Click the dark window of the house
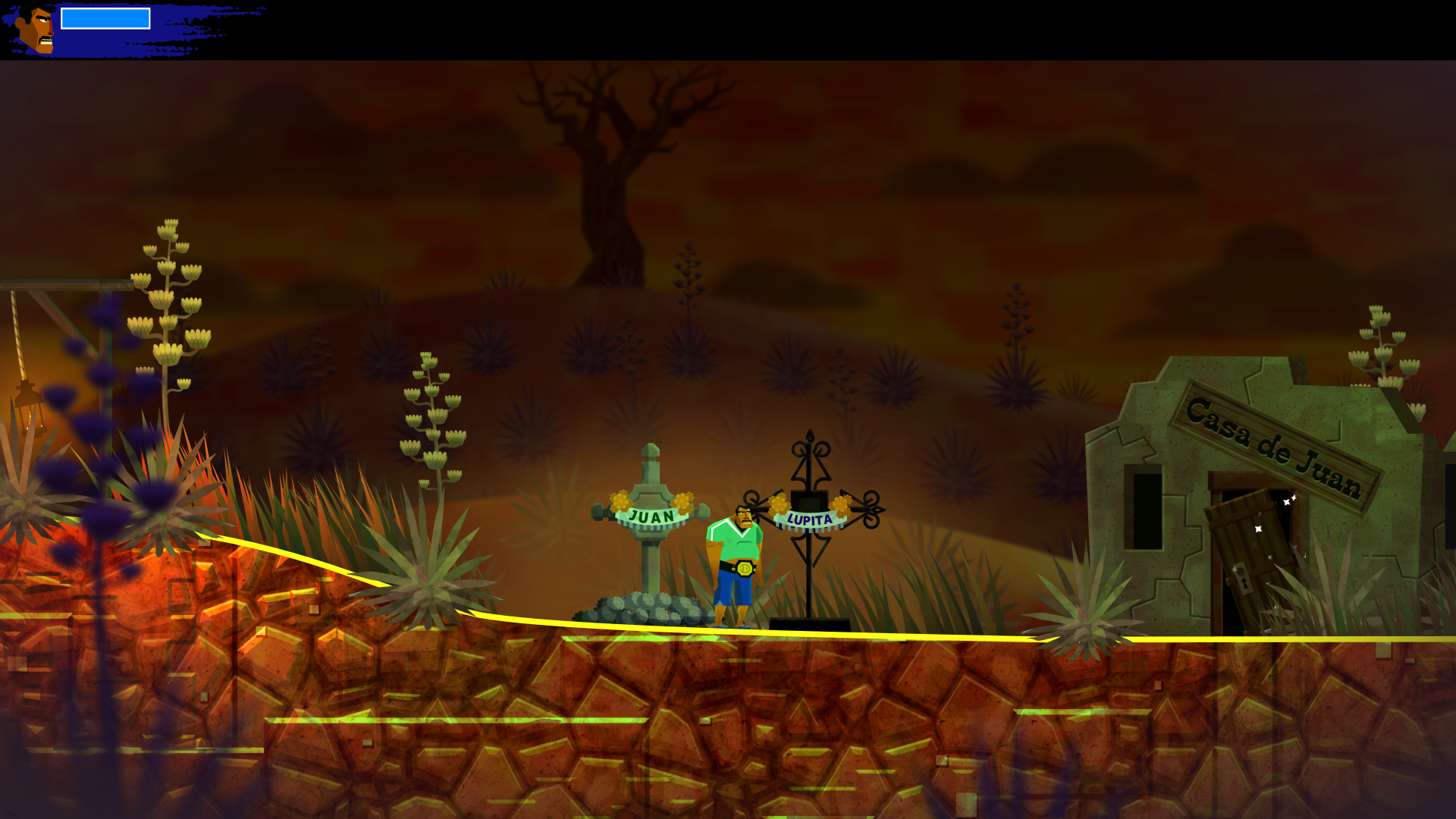1456x819 pixels. pos(1143,507)
